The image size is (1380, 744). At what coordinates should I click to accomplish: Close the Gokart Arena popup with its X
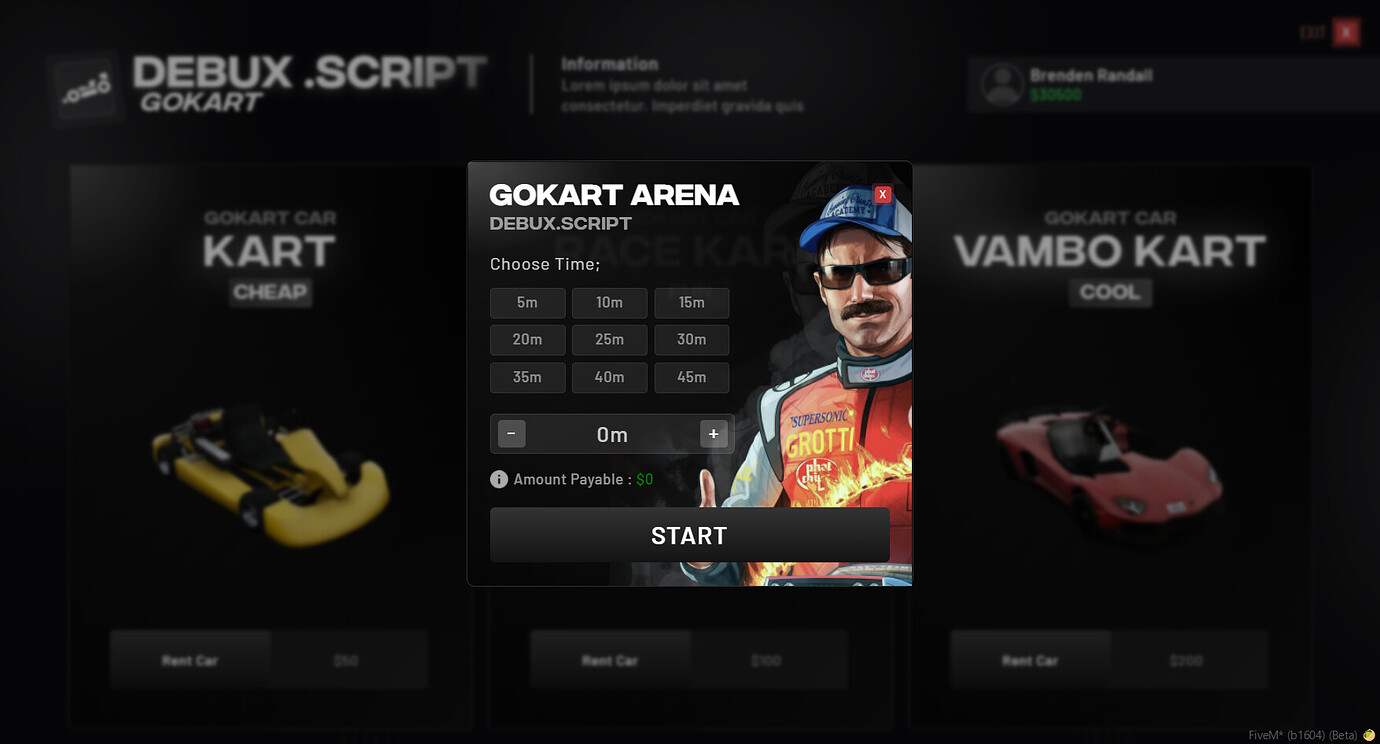(881, 193)
